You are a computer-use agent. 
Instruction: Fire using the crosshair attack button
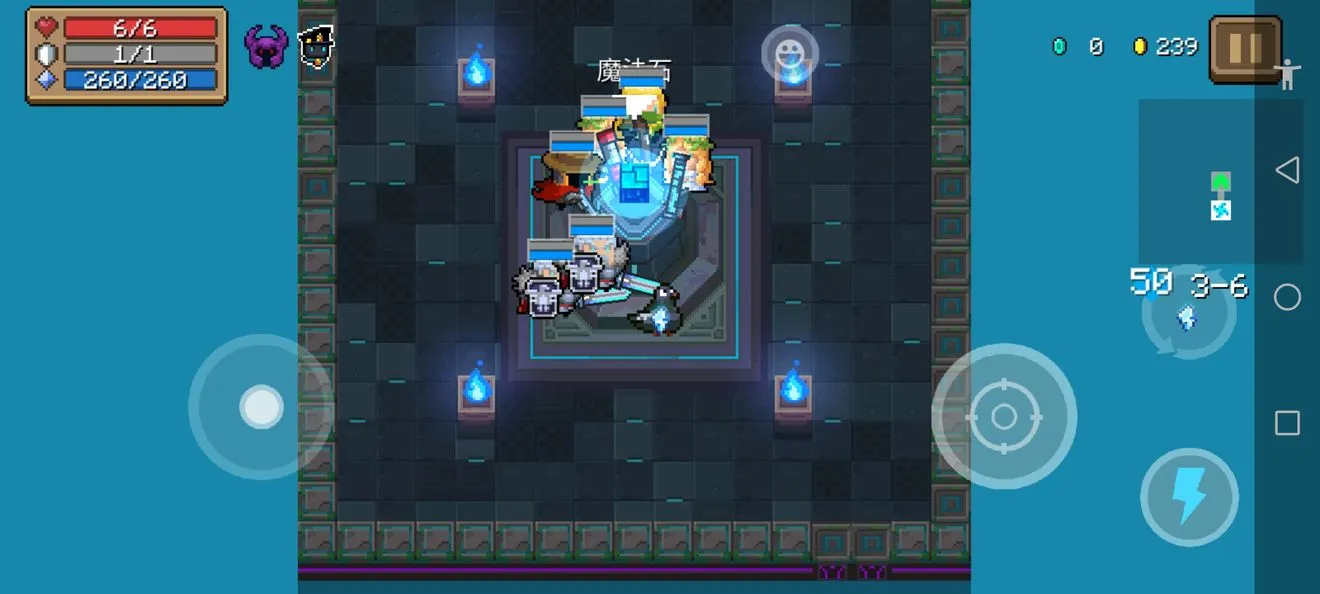coord(1004,417)
